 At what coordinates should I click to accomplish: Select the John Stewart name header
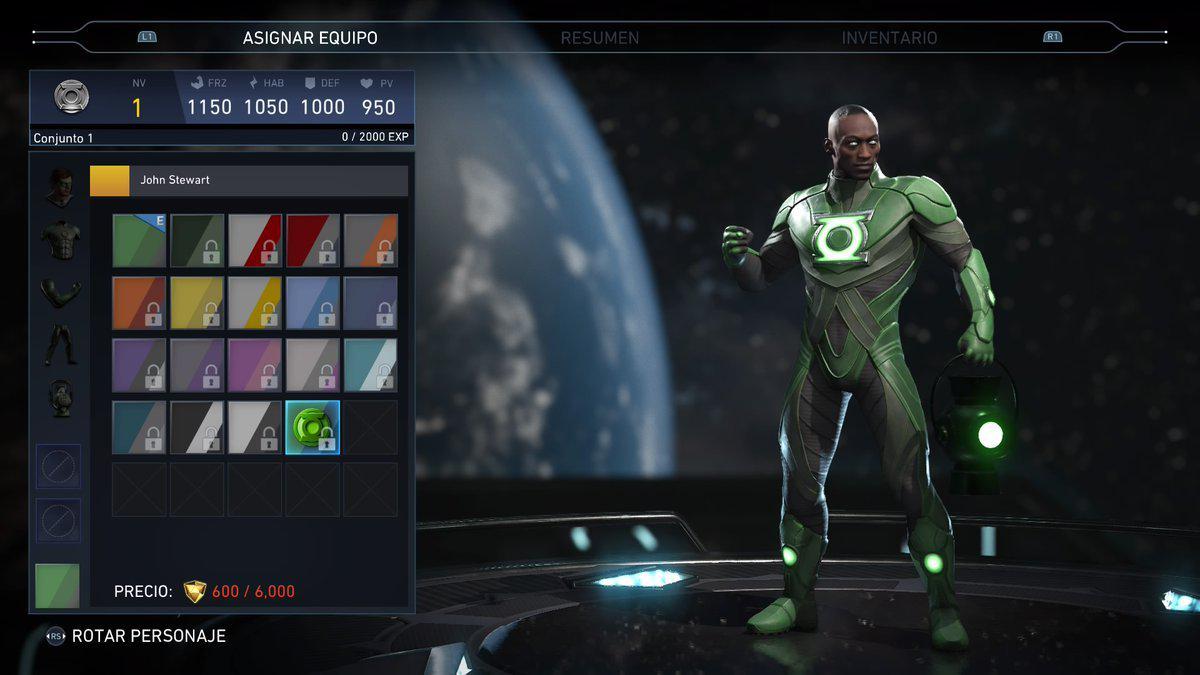[x=249, y=181]
